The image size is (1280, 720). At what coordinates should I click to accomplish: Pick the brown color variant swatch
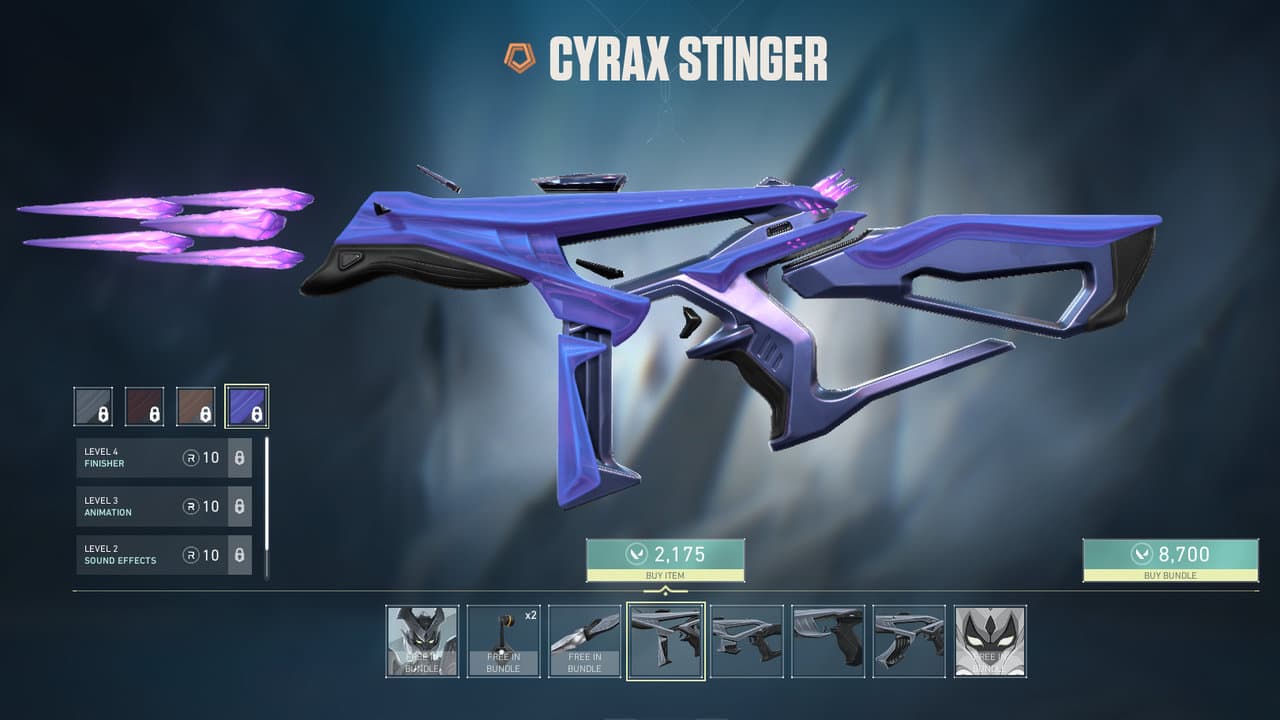click(195, 406)
